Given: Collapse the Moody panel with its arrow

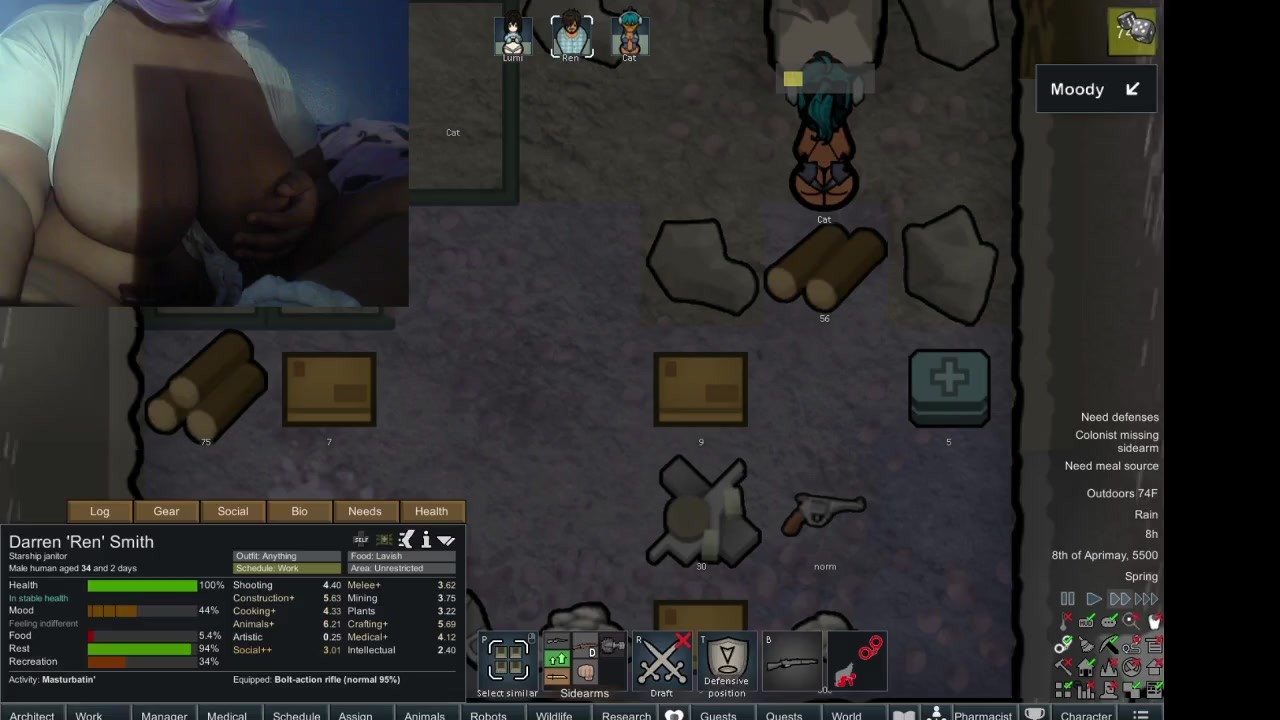Looking at the screenshot, I should tap(1132, 89).
